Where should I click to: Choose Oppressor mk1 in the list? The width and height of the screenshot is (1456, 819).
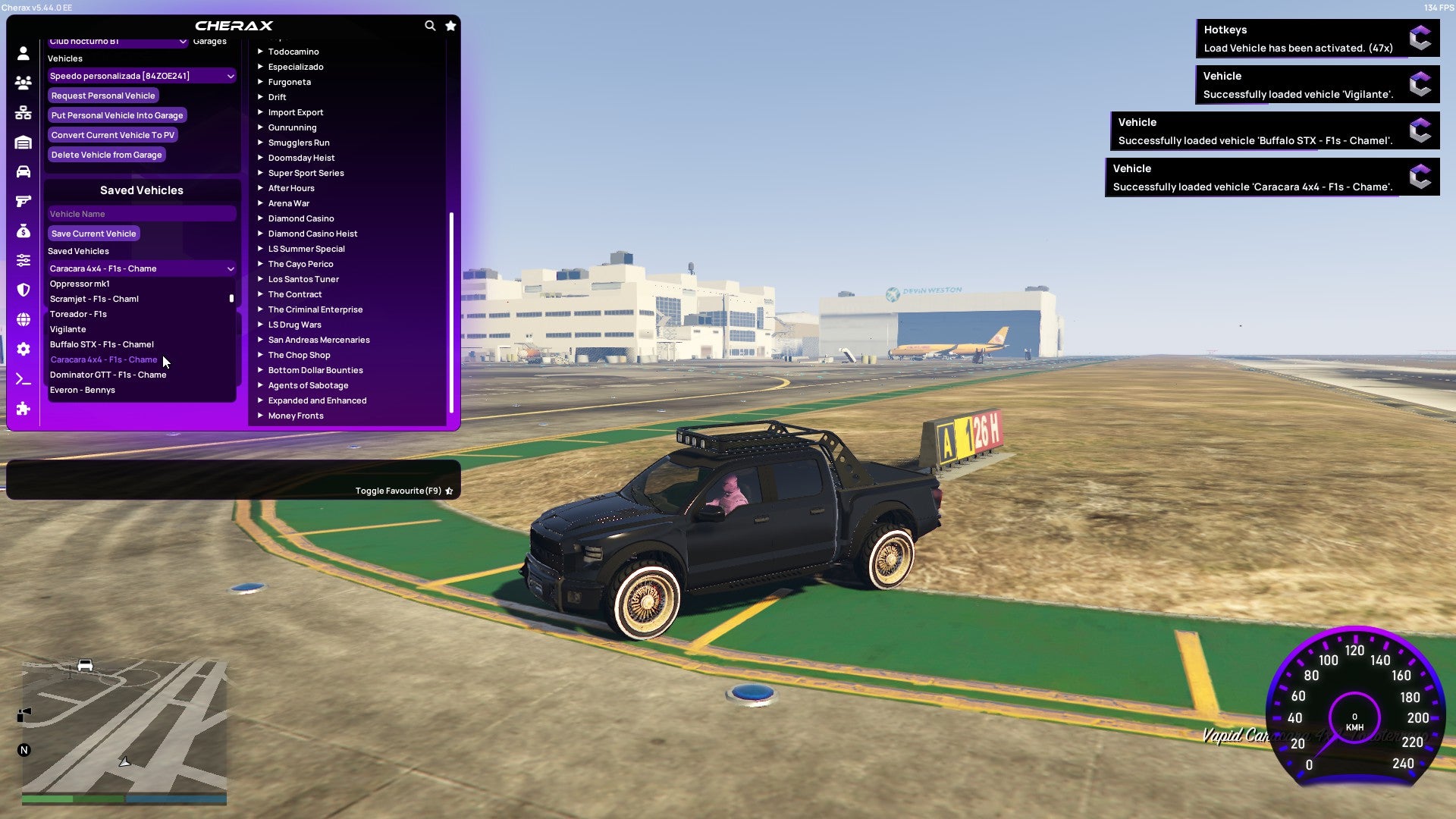79,283
